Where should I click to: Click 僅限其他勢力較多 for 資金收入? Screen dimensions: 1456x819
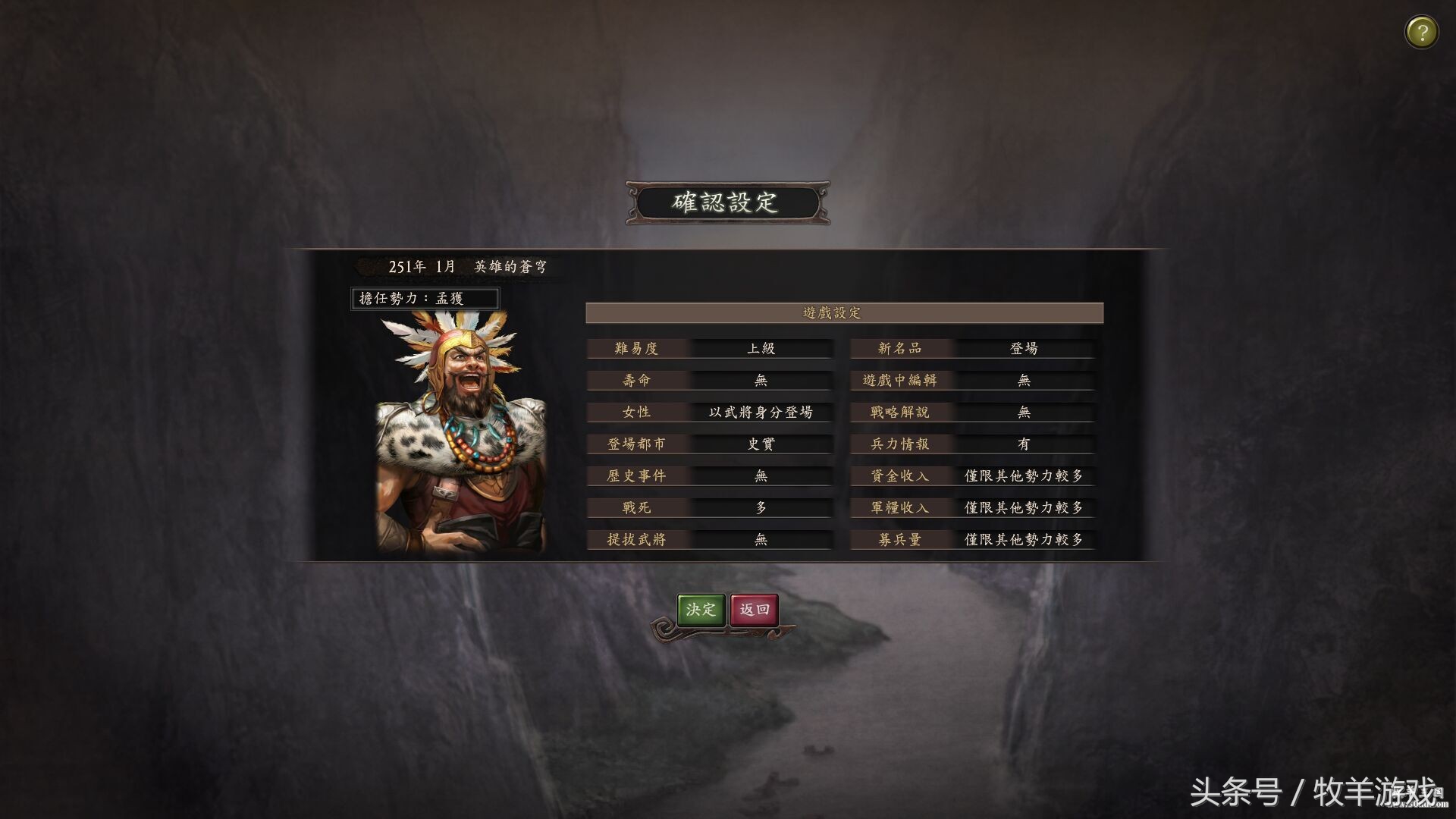pos(1024,475)
